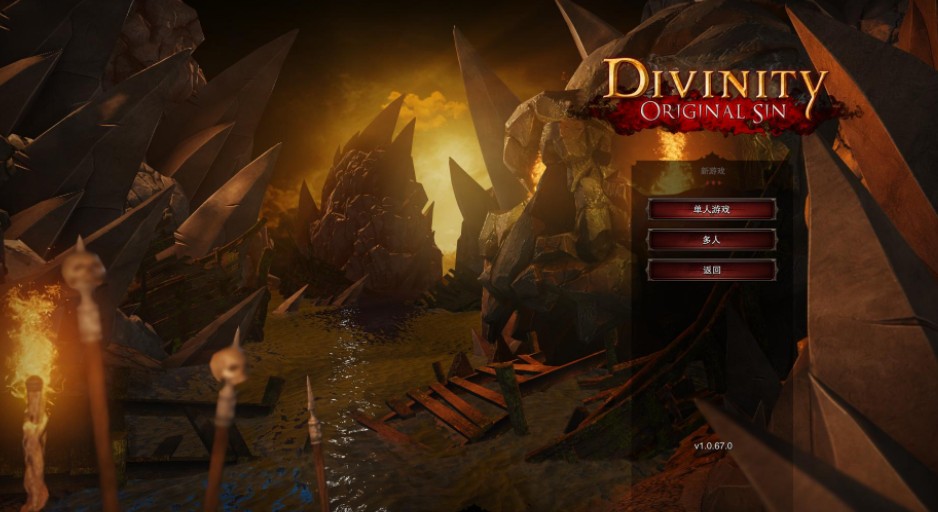Image resolution: width=938 pixels, height=512 pixels.
Task: Choose the multiplayer option (多人)
Action: [x=711, y=240]
